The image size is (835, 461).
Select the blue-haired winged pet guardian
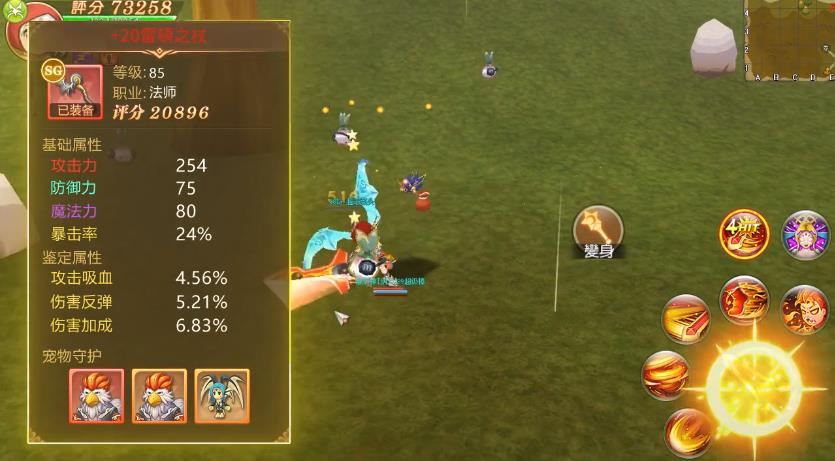click(222, 395)
